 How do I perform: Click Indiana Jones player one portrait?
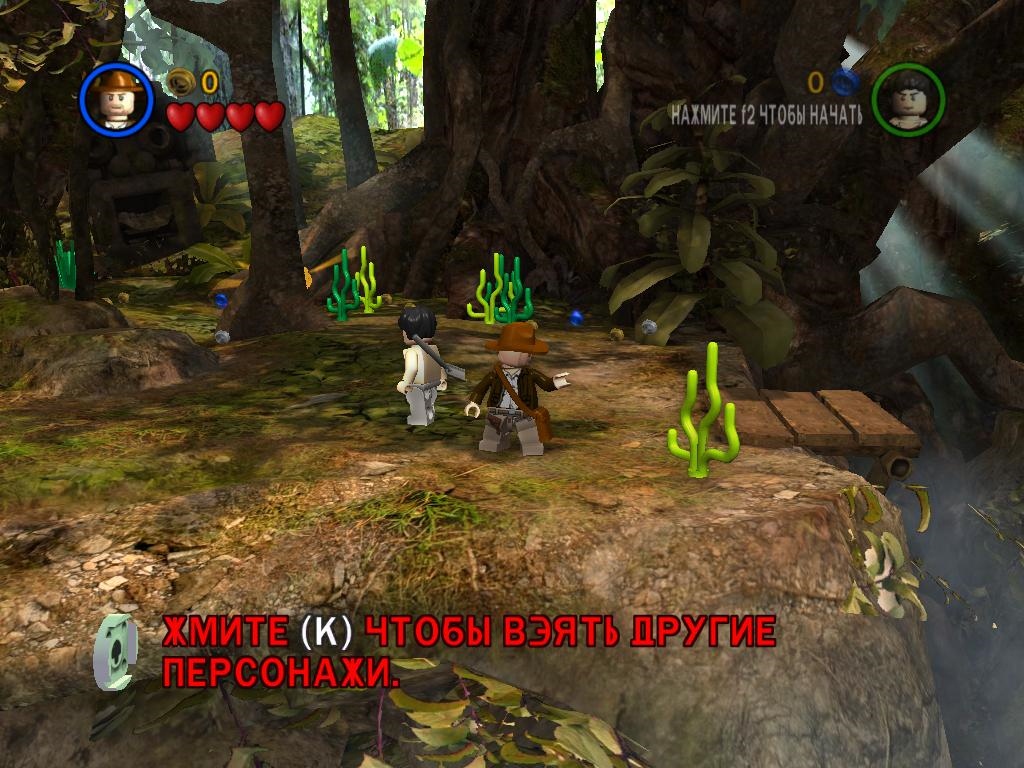pyautogui.click(x=116, y=99)
